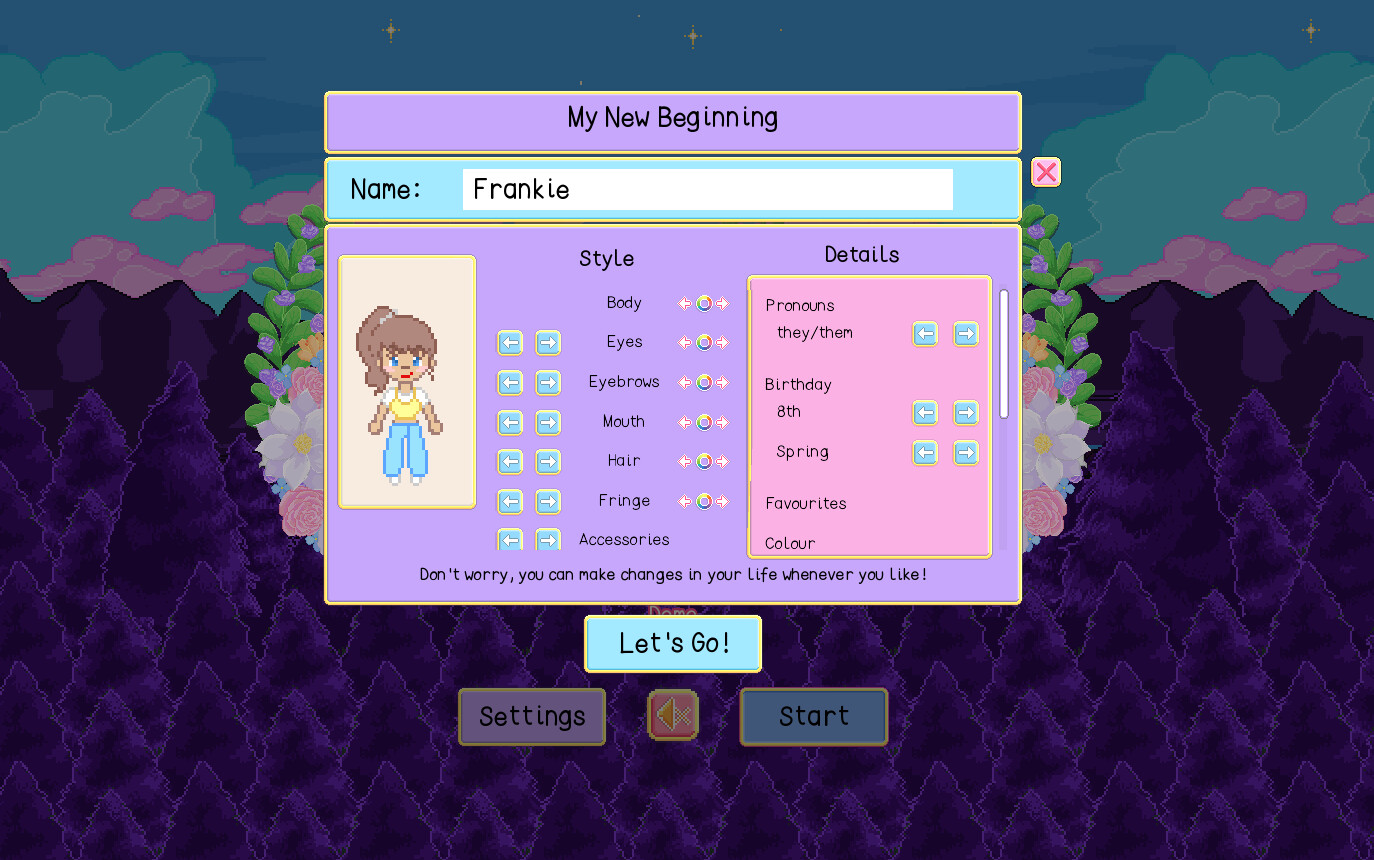Viewport: 1374px width, 860px height.
Task: Click the character preview portrait
Action: [407, 382]
